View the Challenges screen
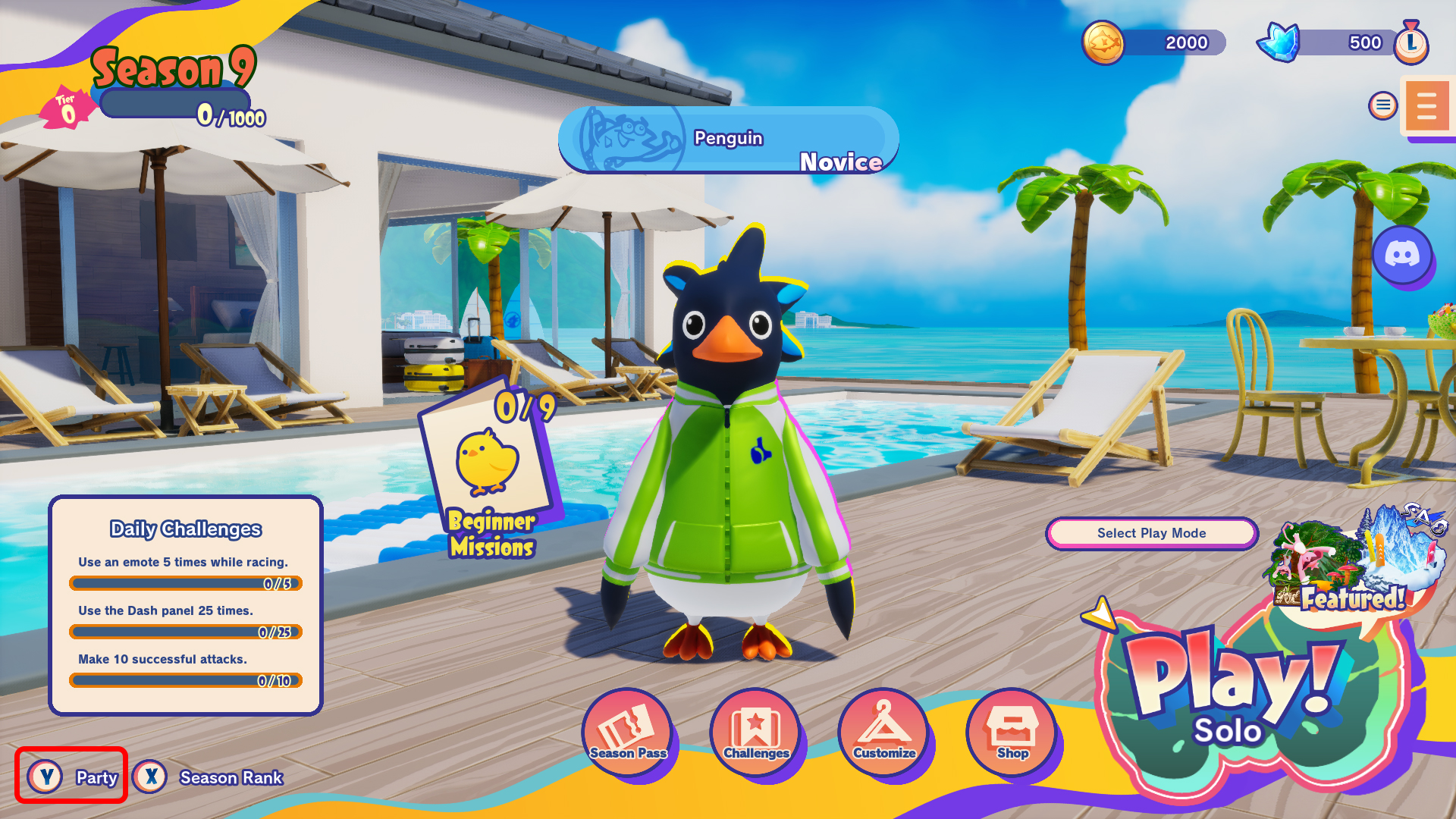This screenshot has width=1456, height=819. [x=756, y=732]
